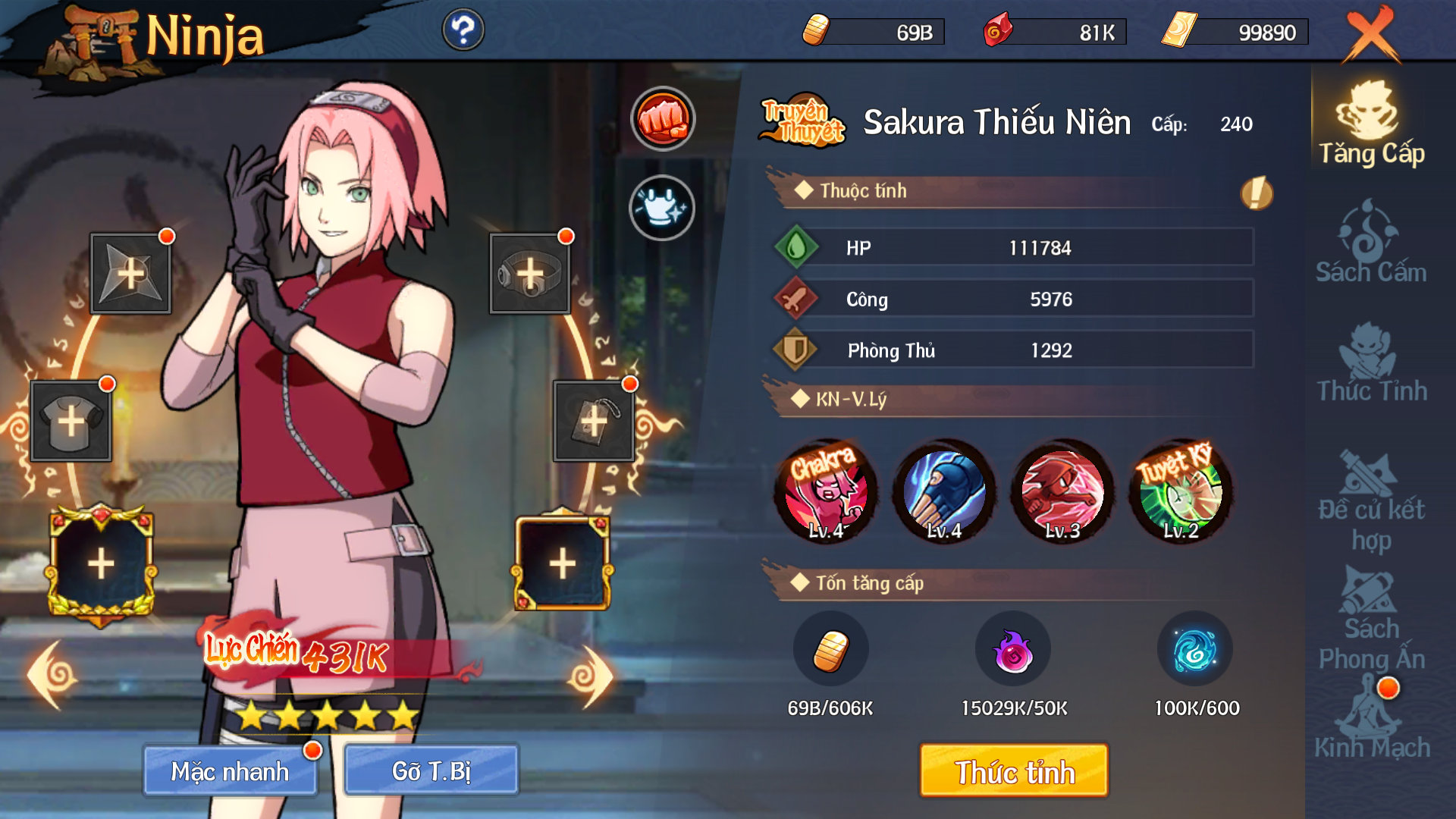This screenshot has height=819, width=1456.
Task: Tap the red fist icon button
Action: click(x=663, y=119)
